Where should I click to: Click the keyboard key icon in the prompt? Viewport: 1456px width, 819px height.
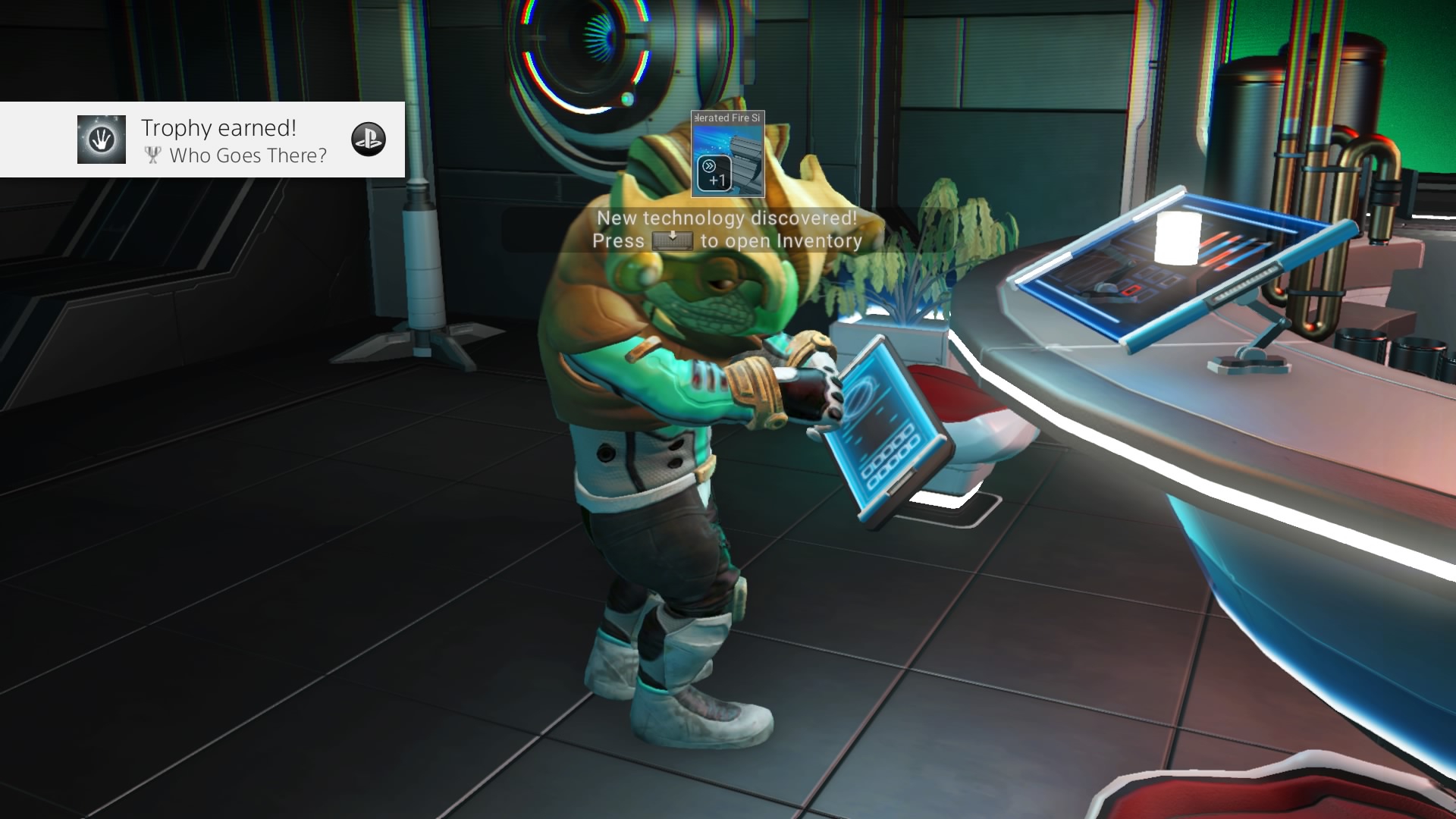673,240
